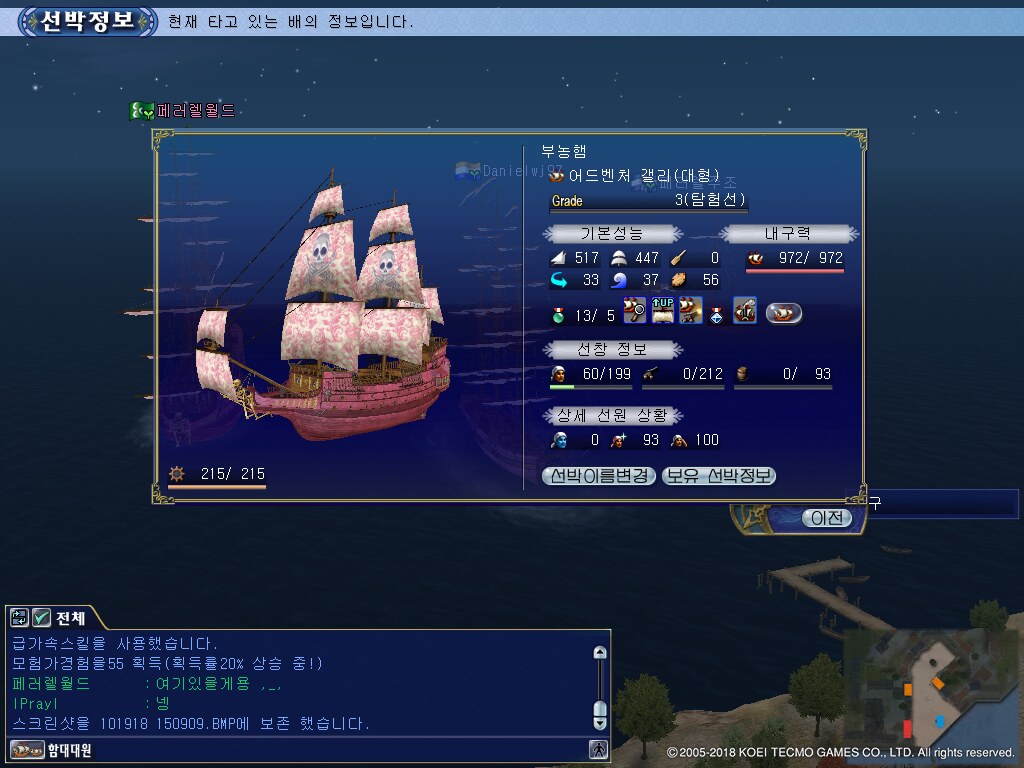Select the player name 페러렐월드 label
The image size is (1024, 768).
196,111
